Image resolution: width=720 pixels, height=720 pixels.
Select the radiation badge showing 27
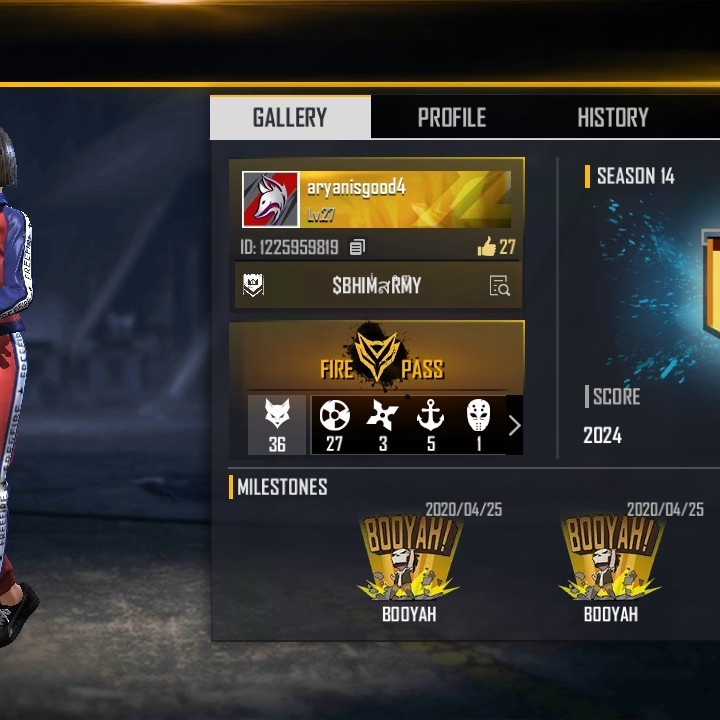[334, 424]
